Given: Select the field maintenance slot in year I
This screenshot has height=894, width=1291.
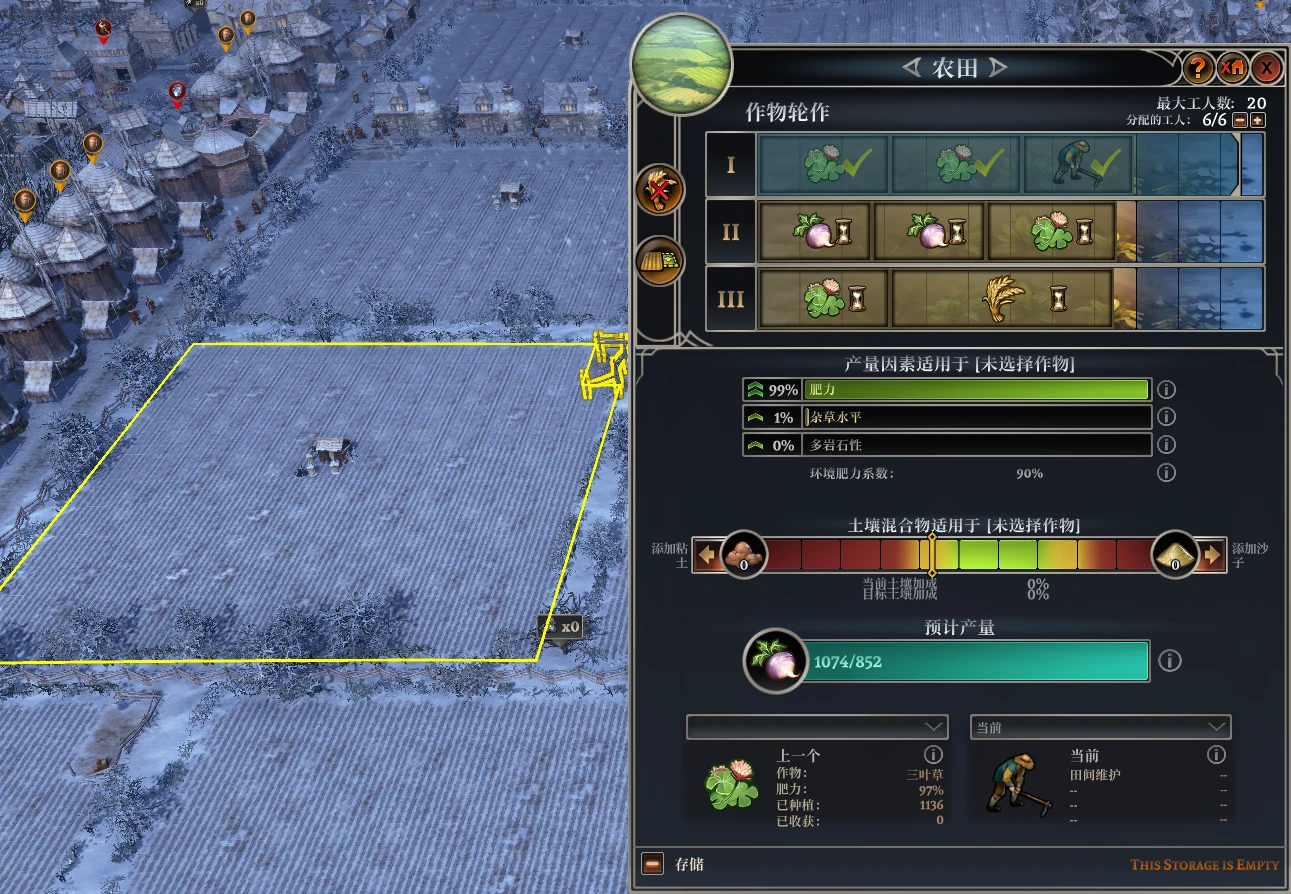Looking at the screenshot, I should [x=1077, y=164].
